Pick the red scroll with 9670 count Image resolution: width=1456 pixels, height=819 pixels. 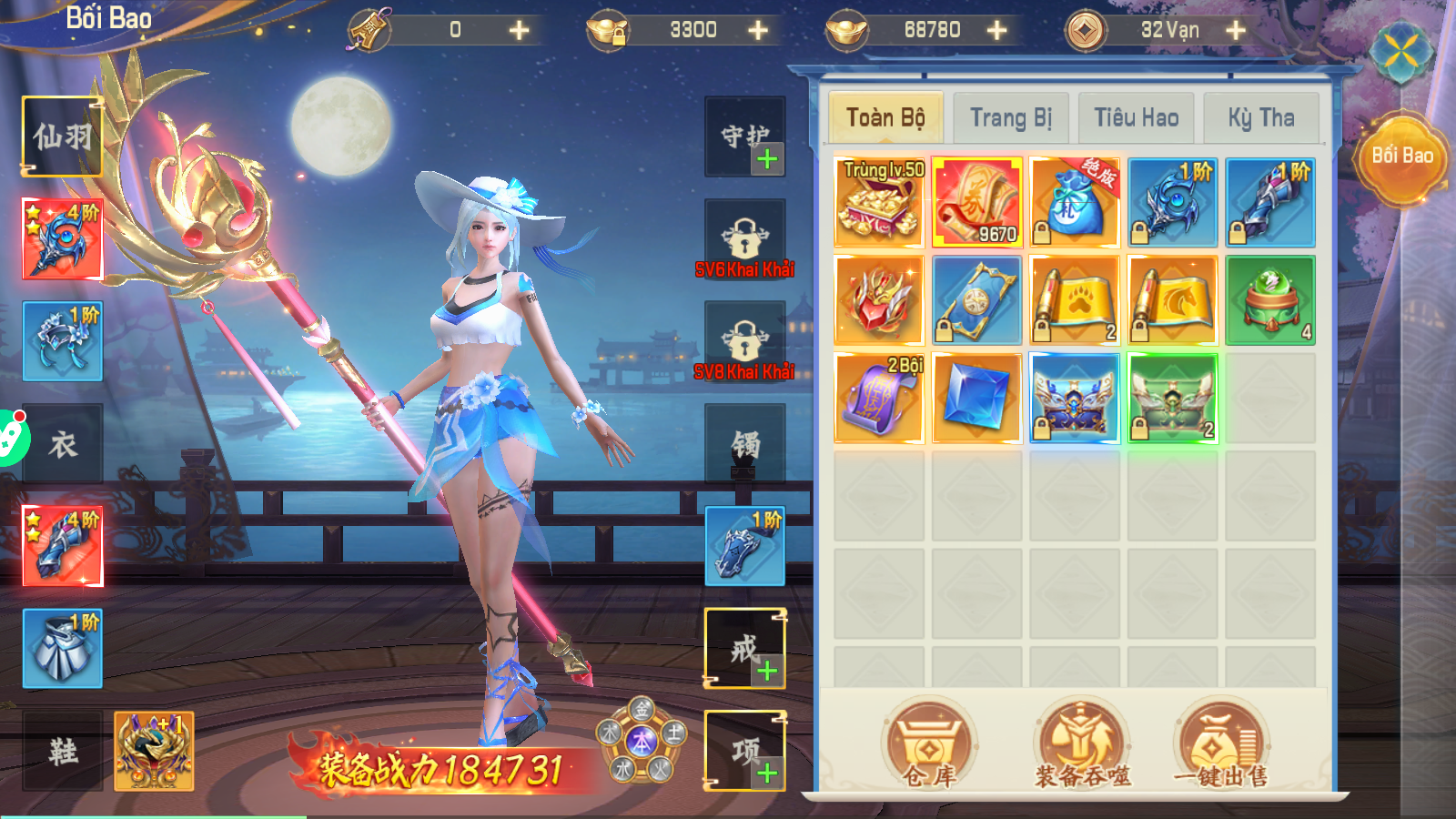pos(976,202)
